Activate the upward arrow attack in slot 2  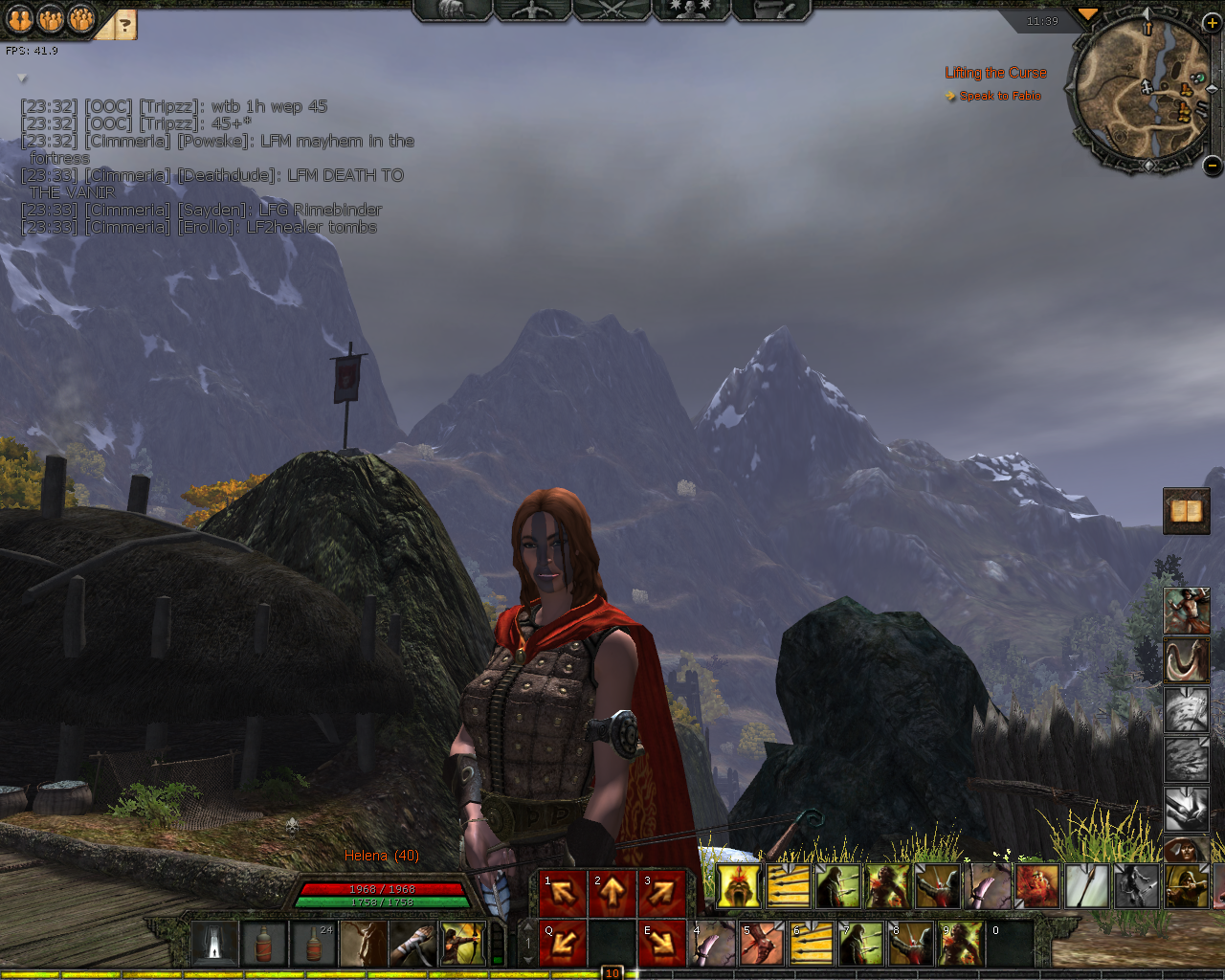pos(612,894)
